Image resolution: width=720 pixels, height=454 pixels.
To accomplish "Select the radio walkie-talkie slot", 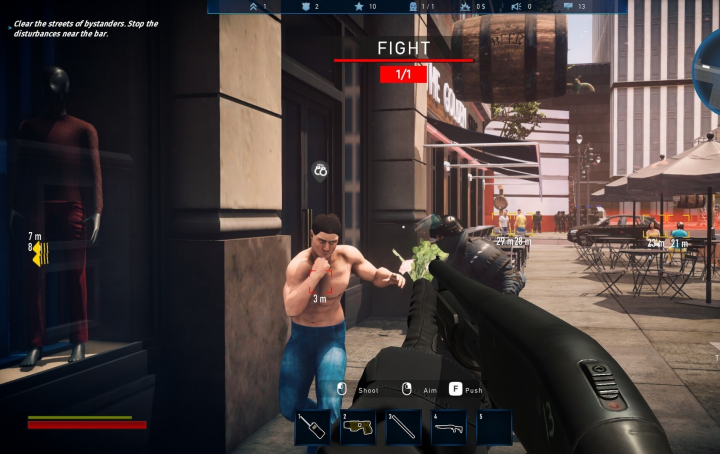I will (x=312, y=427).
